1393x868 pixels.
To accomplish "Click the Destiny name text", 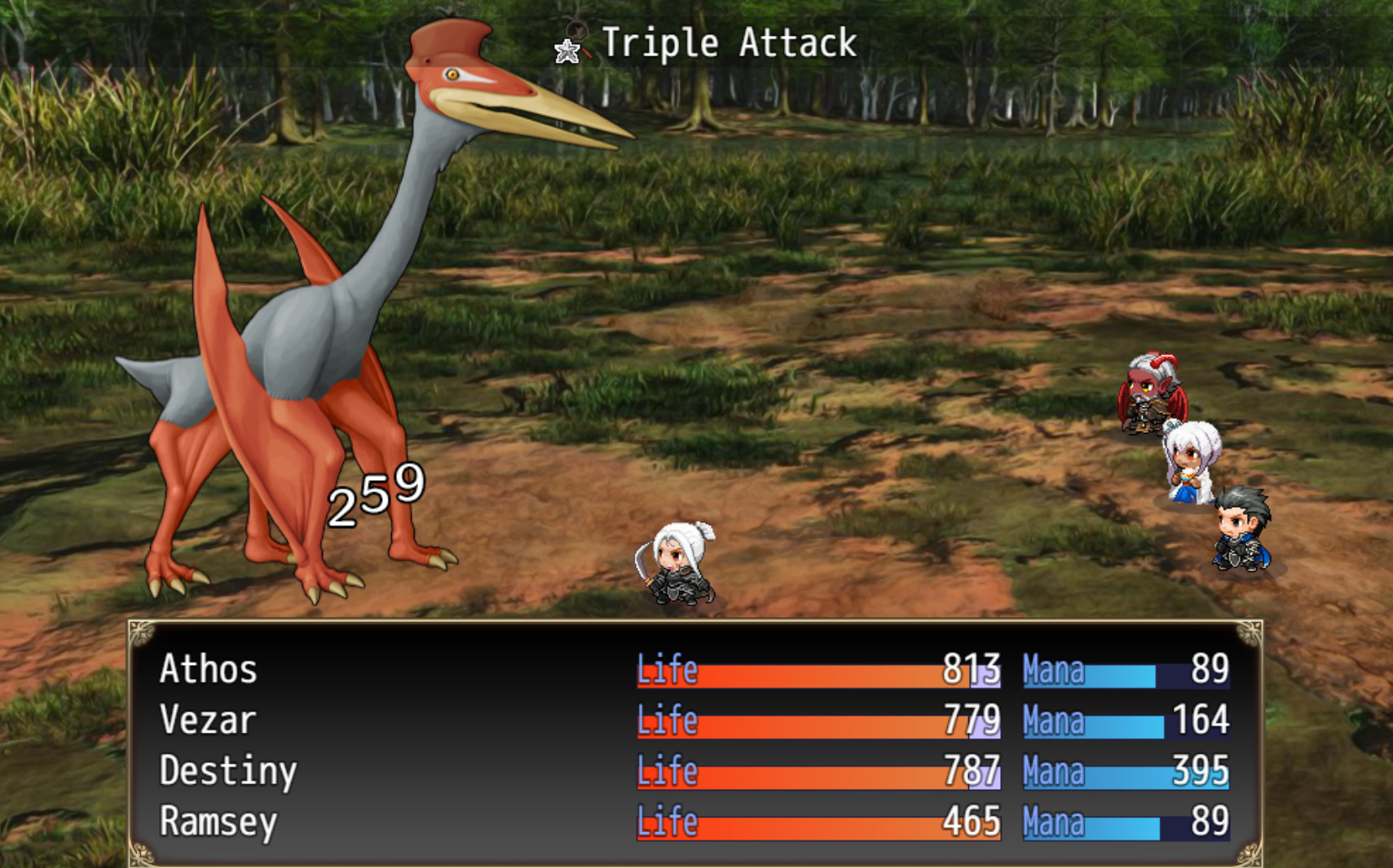I will (228, 772).
